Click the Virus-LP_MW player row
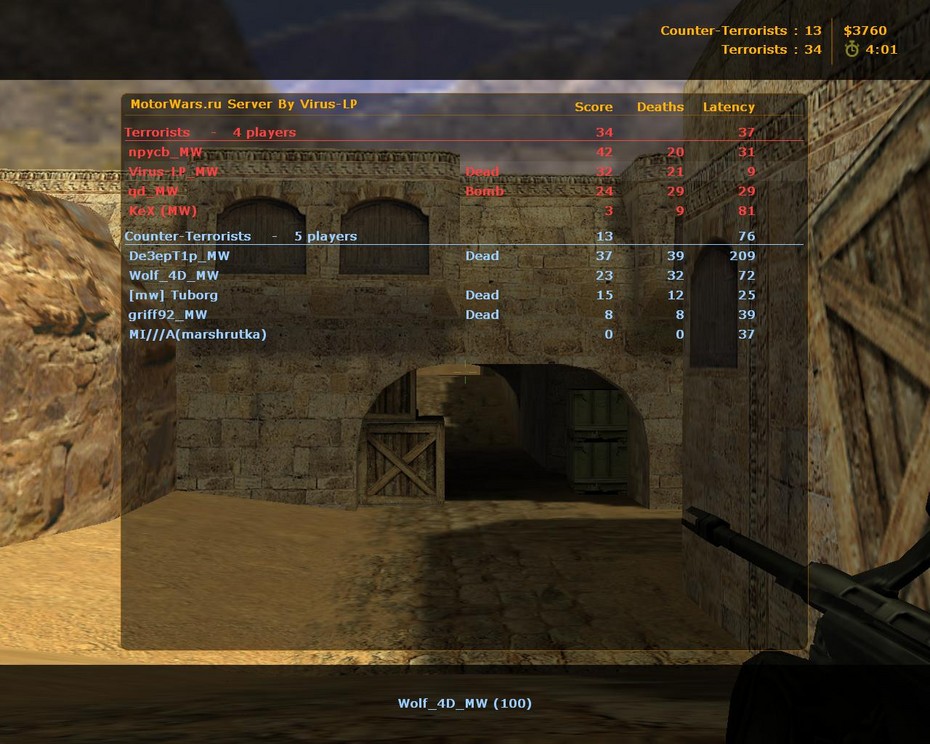Screen dimensions: 930x744 coord(173,172)
